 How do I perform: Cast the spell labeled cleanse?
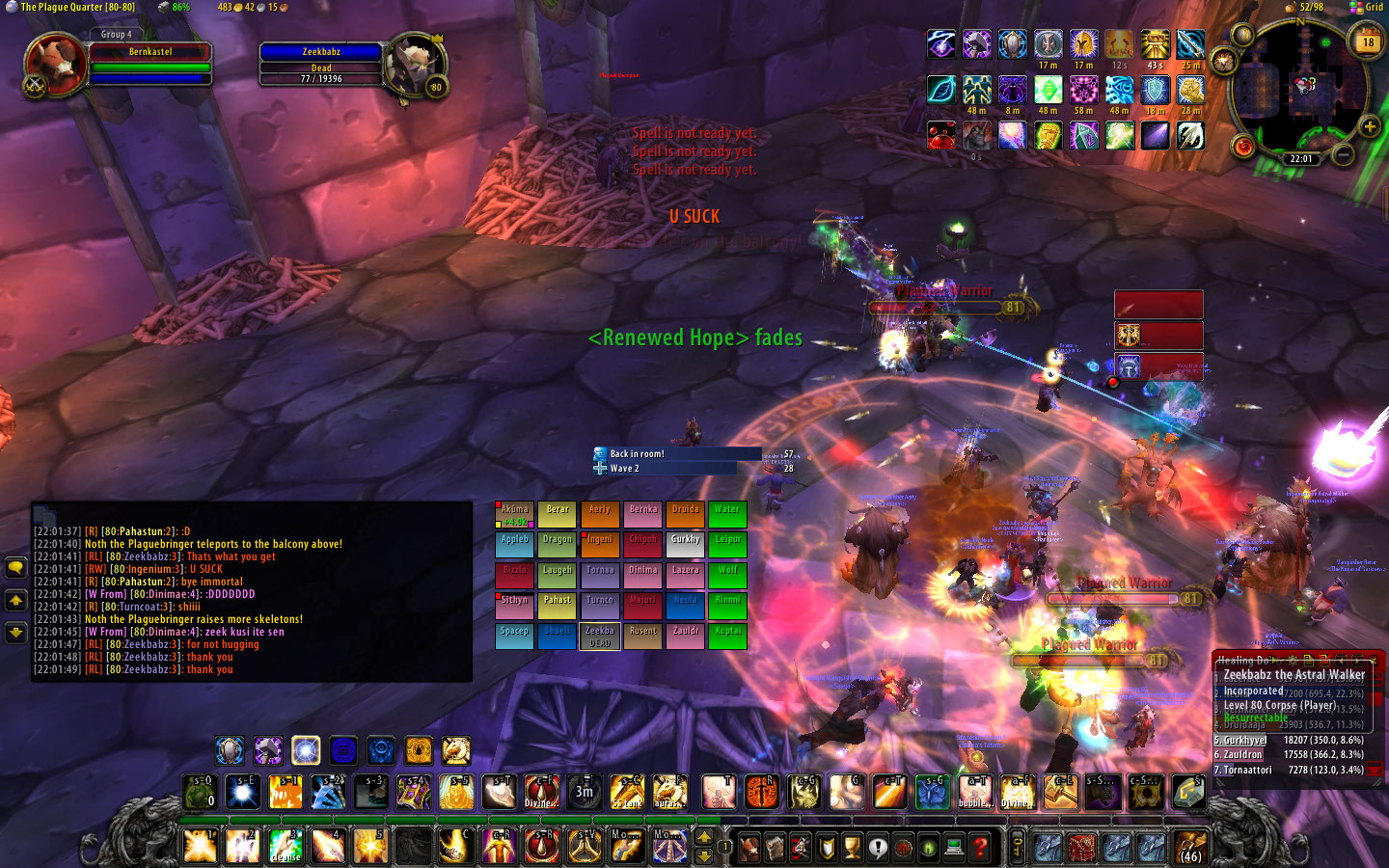(286, 846)
